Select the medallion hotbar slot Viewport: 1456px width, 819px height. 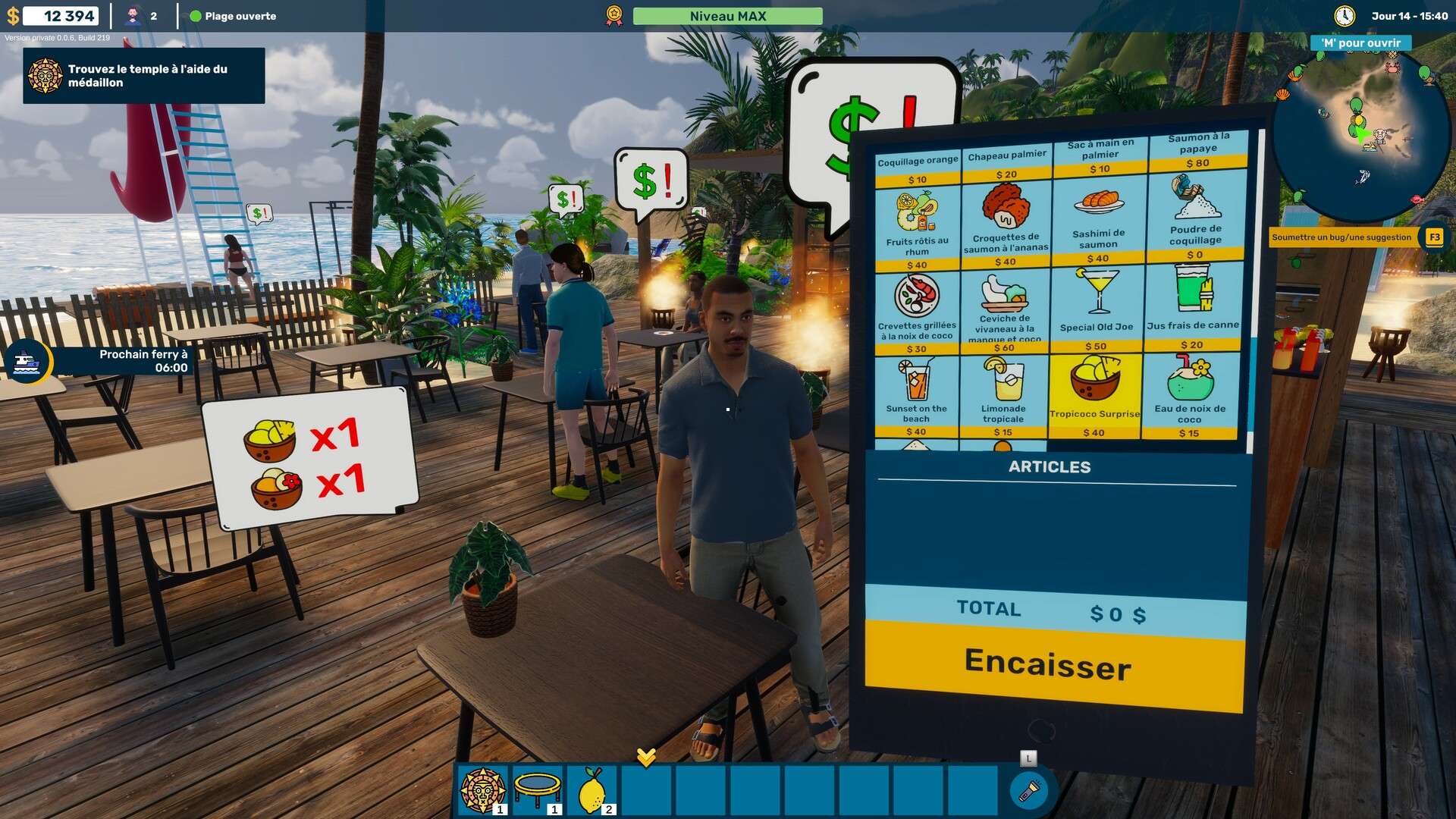[x=482, y=790]
